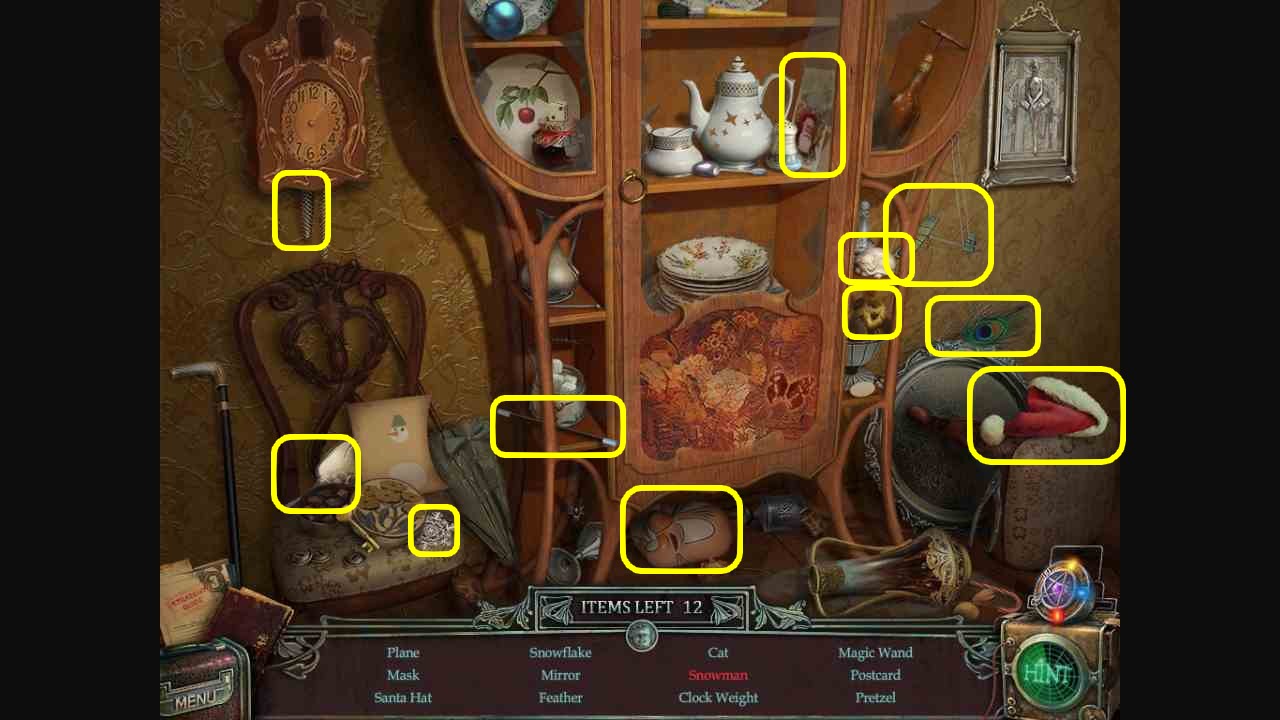
Task: Grab the Clock Weight hanging below the clock
Action: pyautogui.click(x=300, y=213)
